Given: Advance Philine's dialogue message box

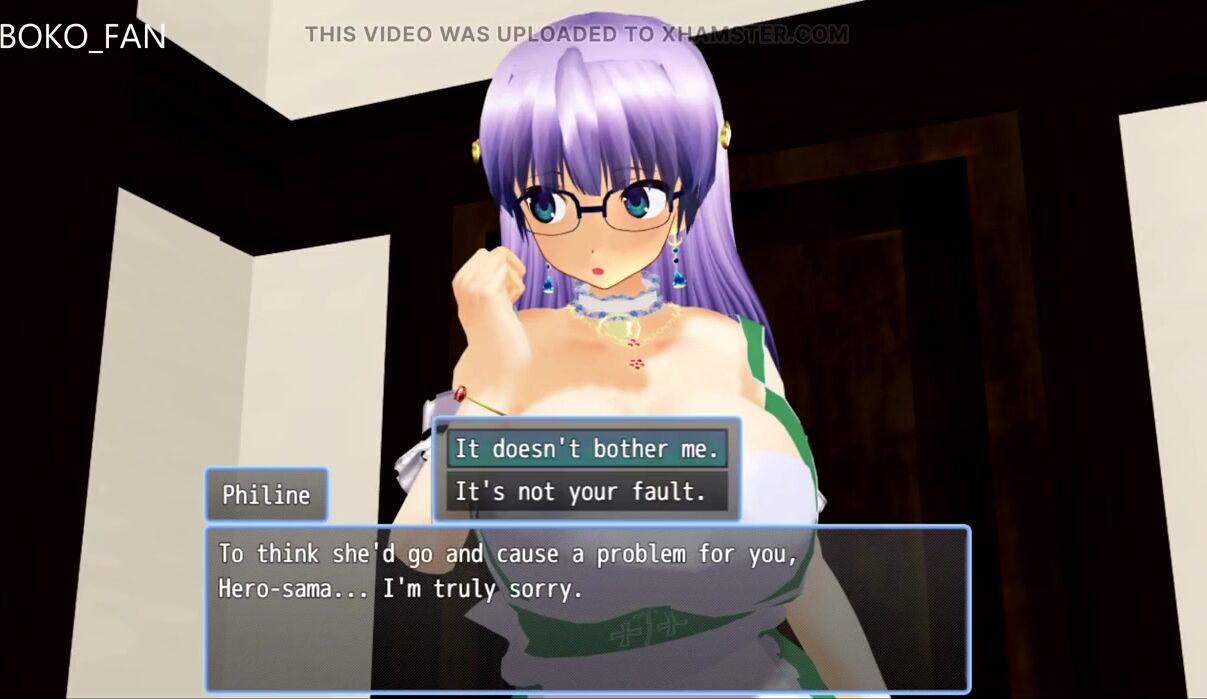Looking at the screenshot, I should [587, 608].
